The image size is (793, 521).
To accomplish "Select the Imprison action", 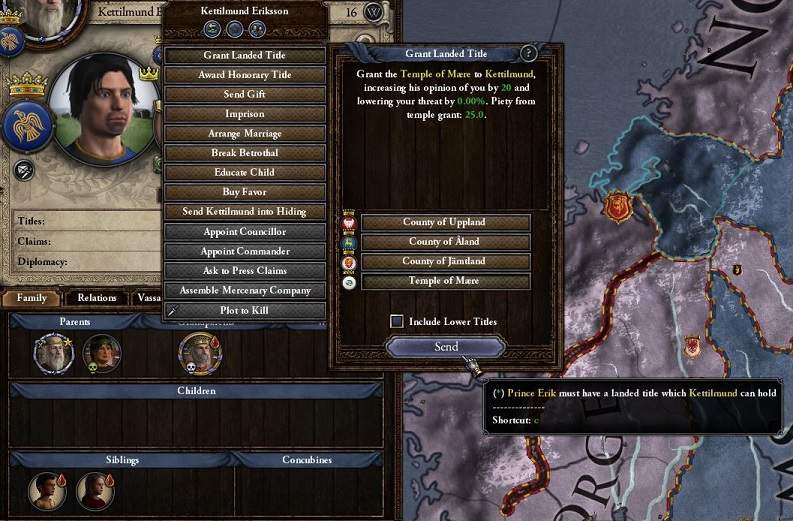I will (x=245, y=114).
